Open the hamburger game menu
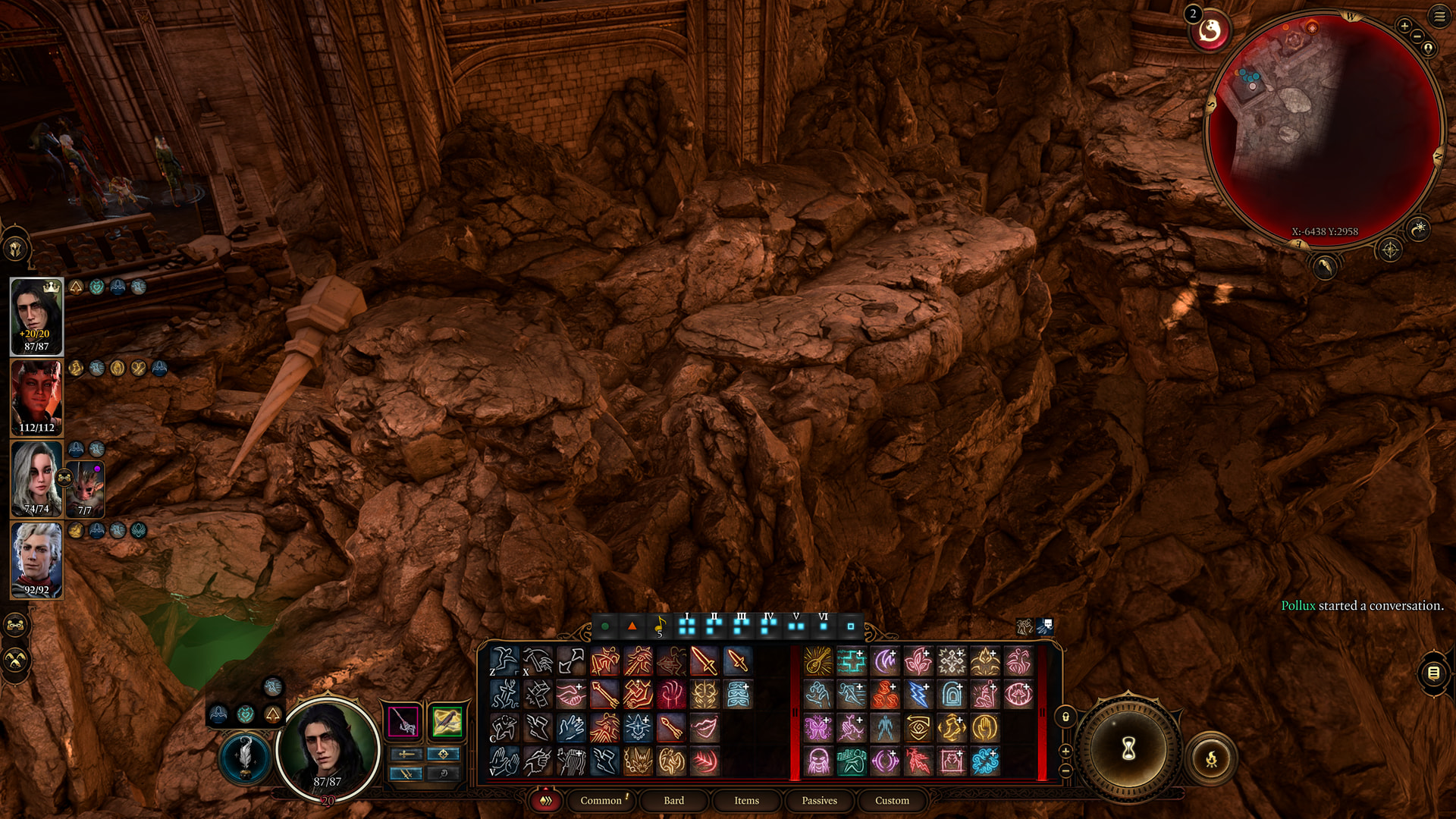 [1439, 17]
